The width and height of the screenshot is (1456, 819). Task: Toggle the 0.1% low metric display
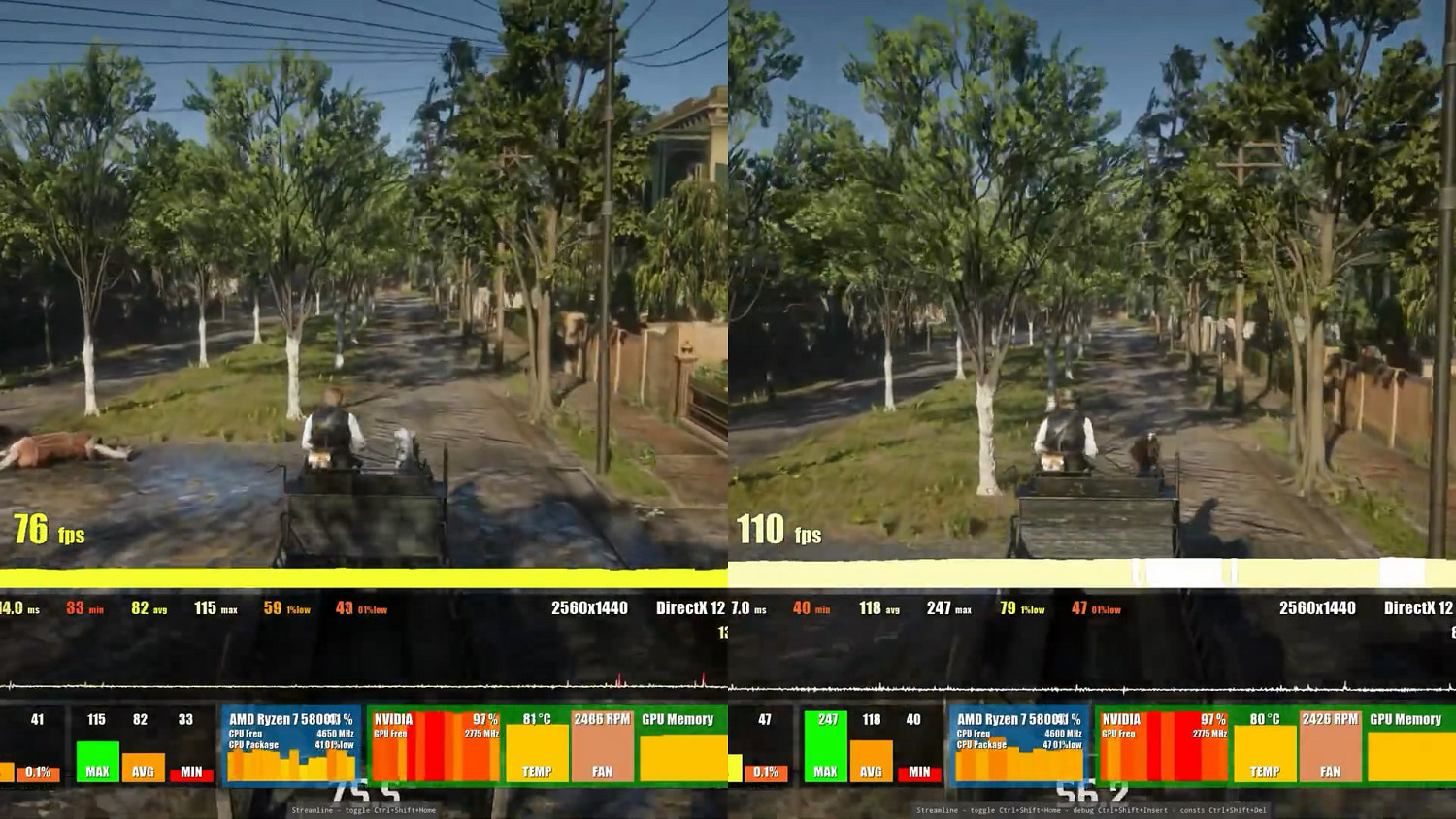click(39, 771)
